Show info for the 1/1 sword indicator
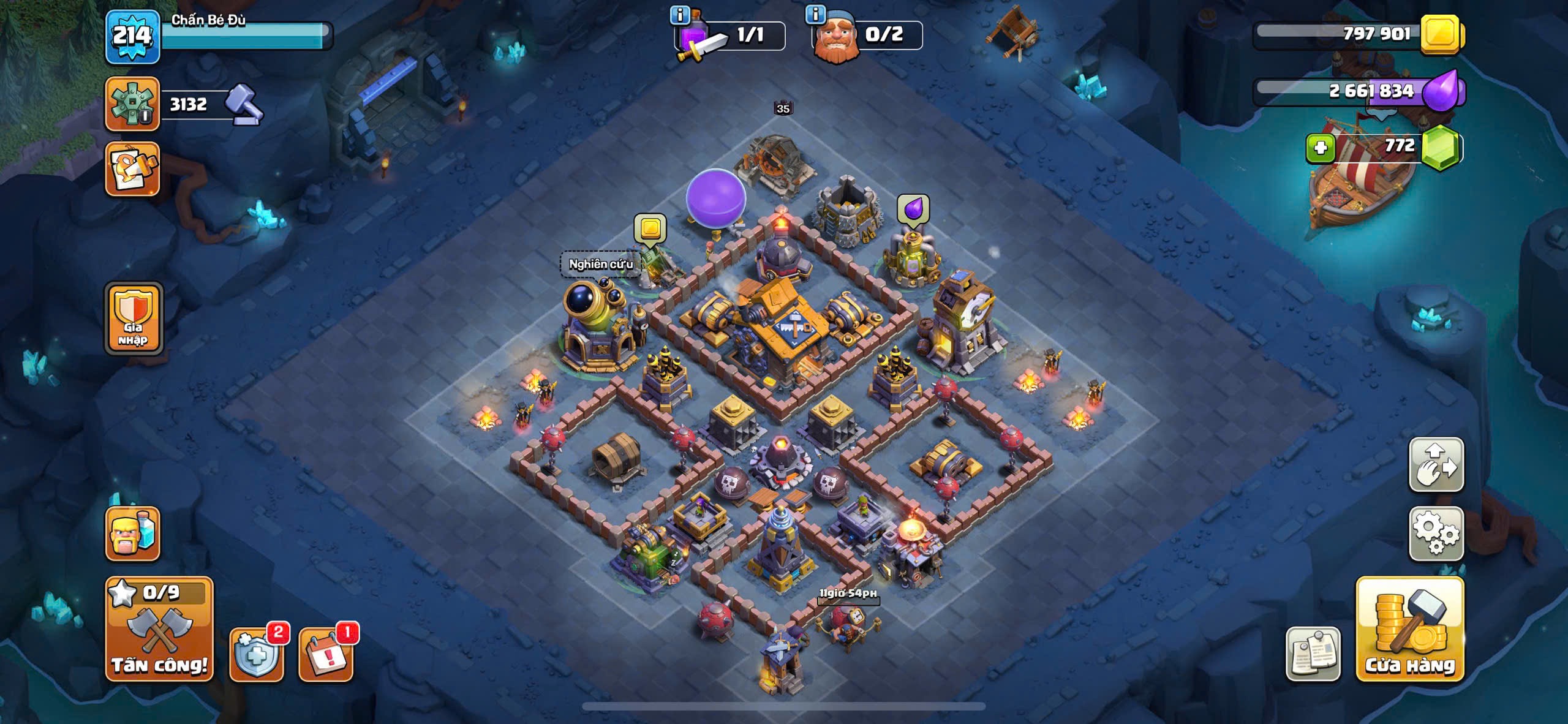Screen dimensions: 1568x724 click(680, 14)
